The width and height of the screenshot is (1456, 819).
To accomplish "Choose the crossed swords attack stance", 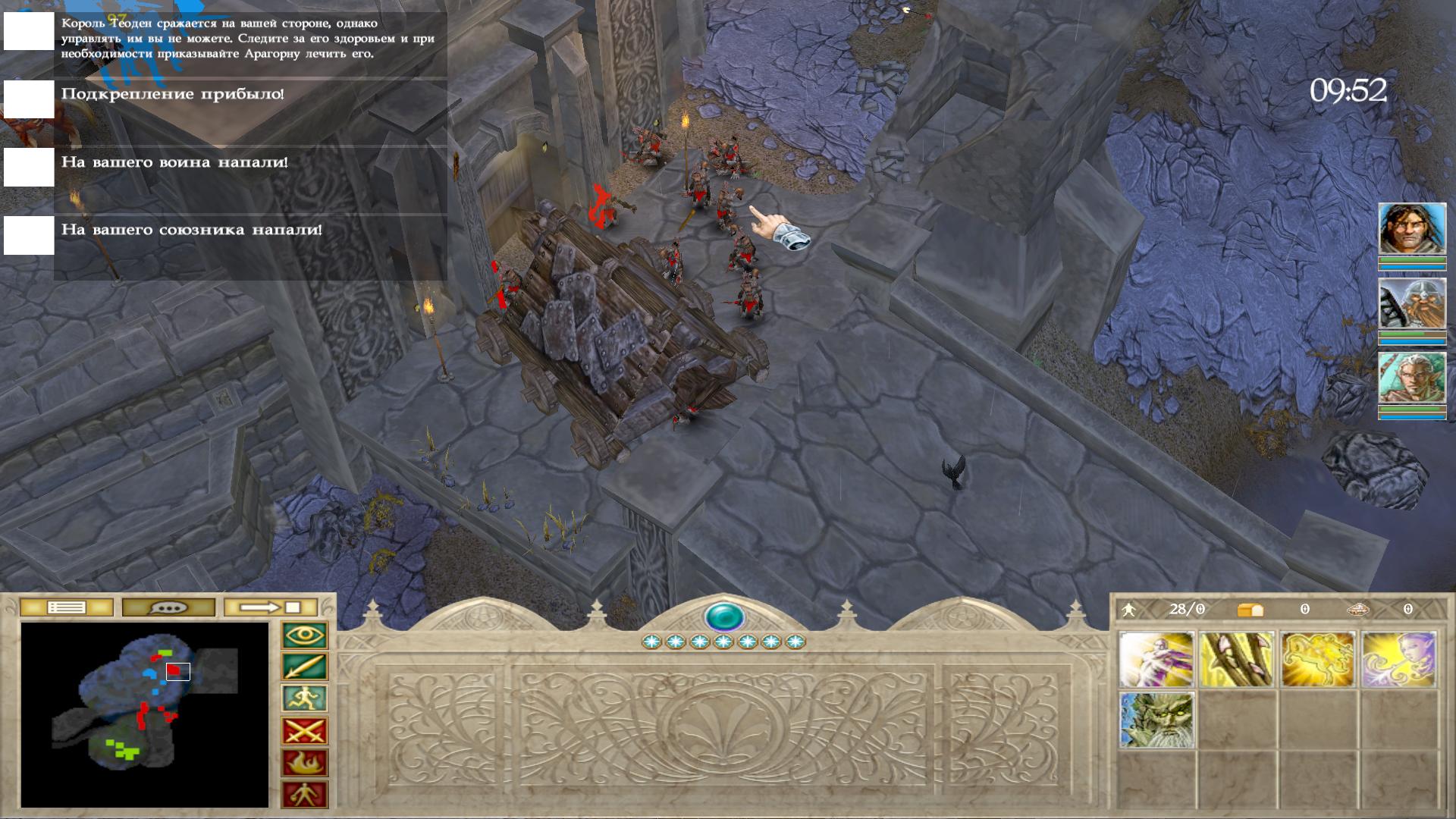I will [x=305, y=731].
